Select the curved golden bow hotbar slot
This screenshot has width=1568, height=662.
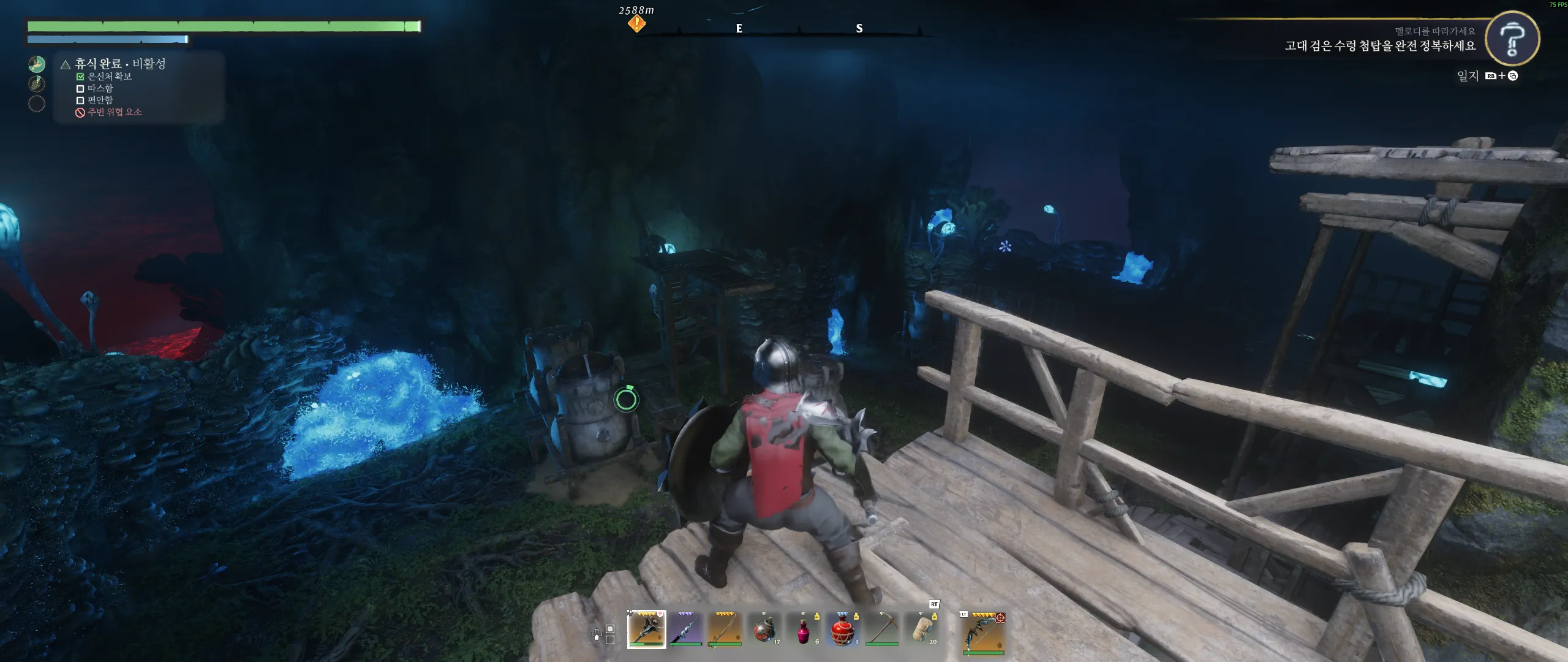[x=725, y=629]
